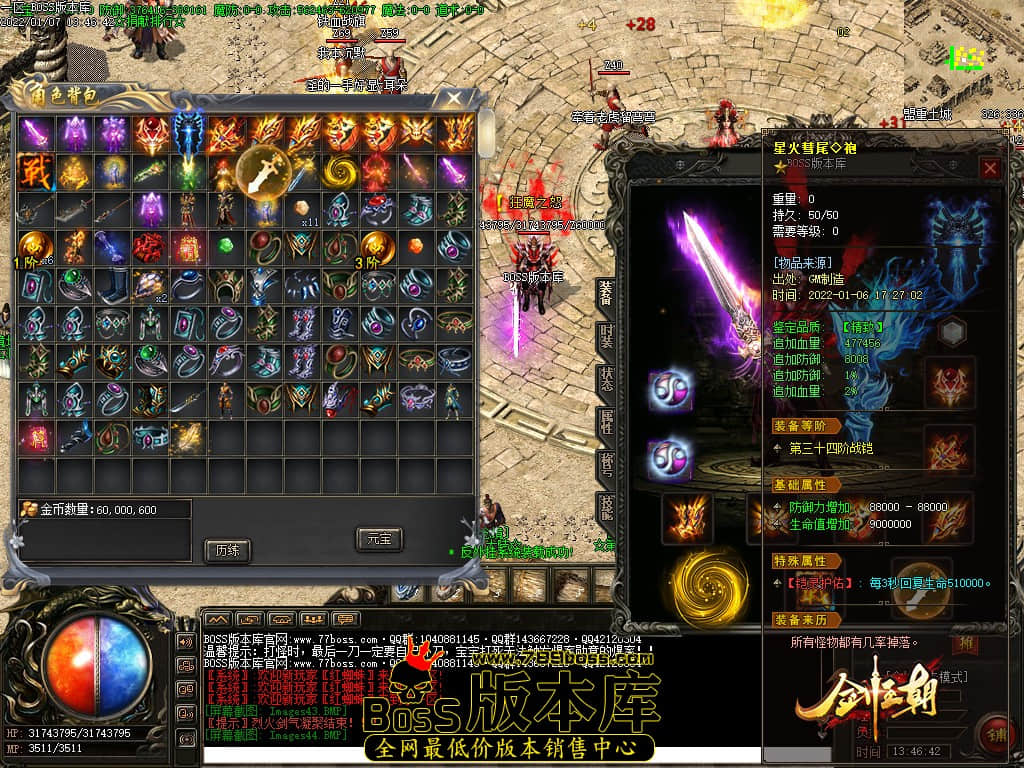
Task: Select the golden orb marked 1阶
Action: point(36,247)
